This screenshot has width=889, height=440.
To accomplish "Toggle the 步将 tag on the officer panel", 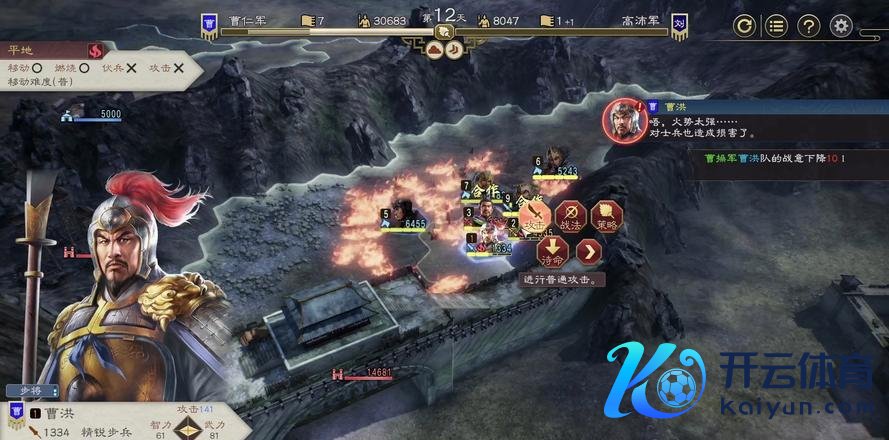I will [32, 391].
